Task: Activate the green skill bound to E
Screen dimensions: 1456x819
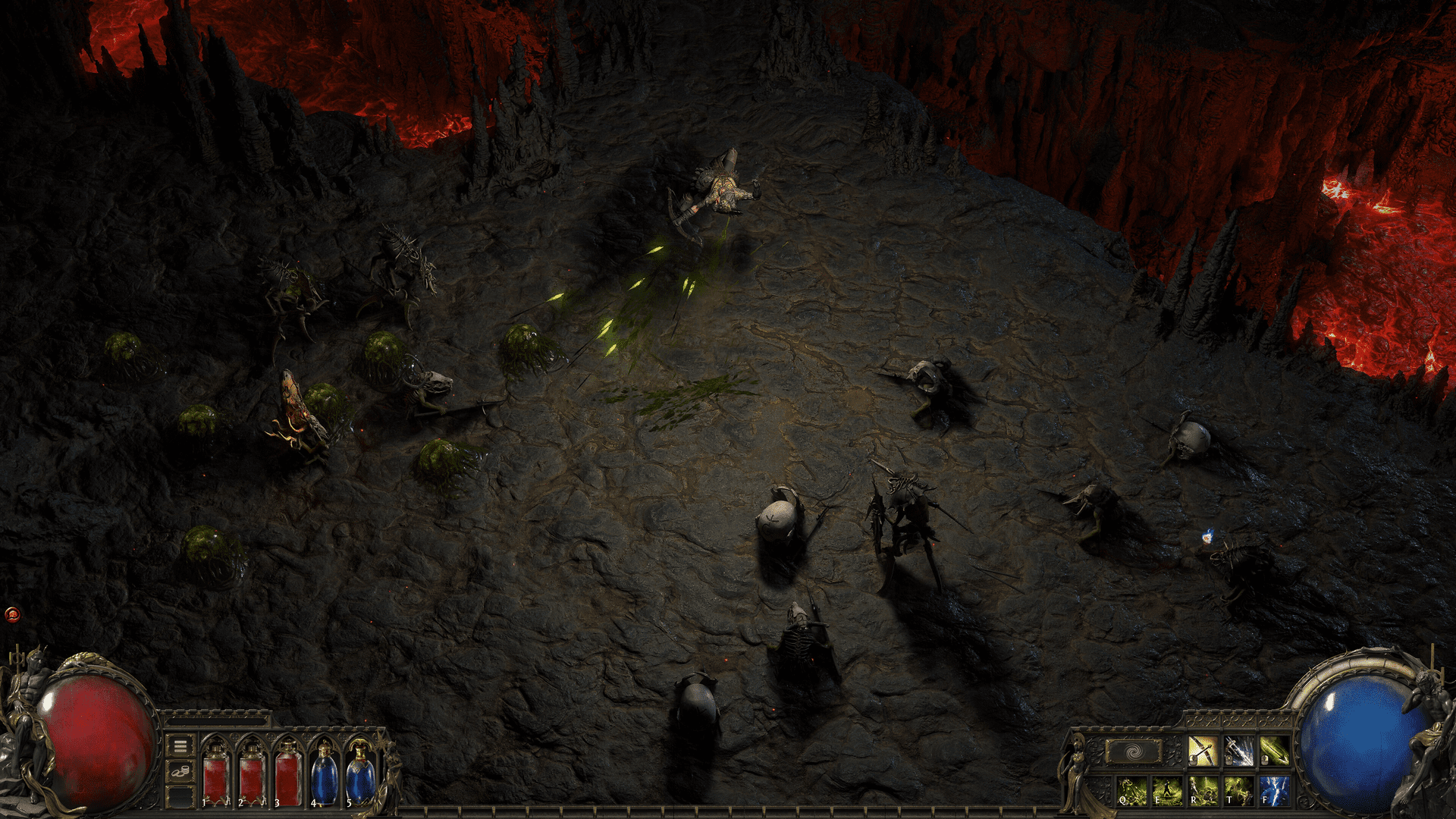Action: click(x=1167, y=790)
